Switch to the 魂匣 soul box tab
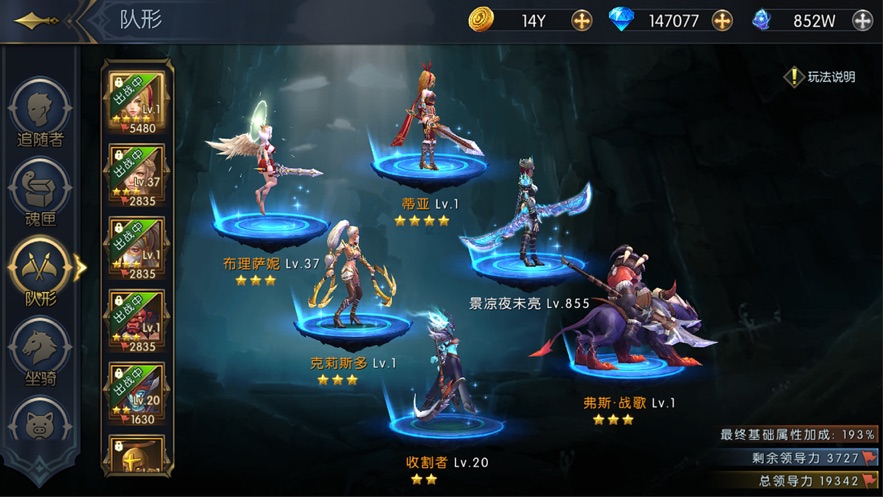This screenshot has width=883, height=497. [40, 190]
